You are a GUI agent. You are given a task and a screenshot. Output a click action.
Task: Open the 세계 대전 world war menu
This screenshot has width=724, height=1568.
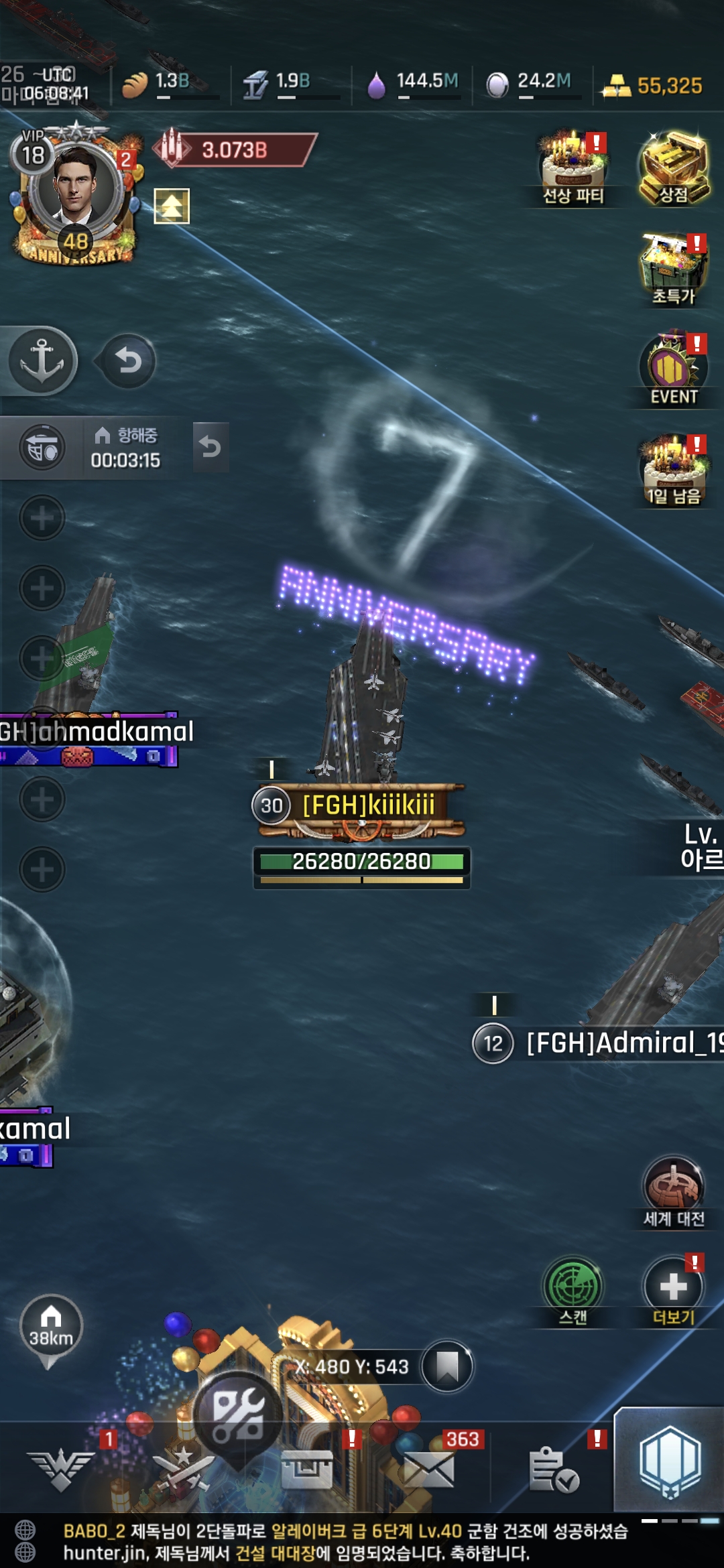674,1189
